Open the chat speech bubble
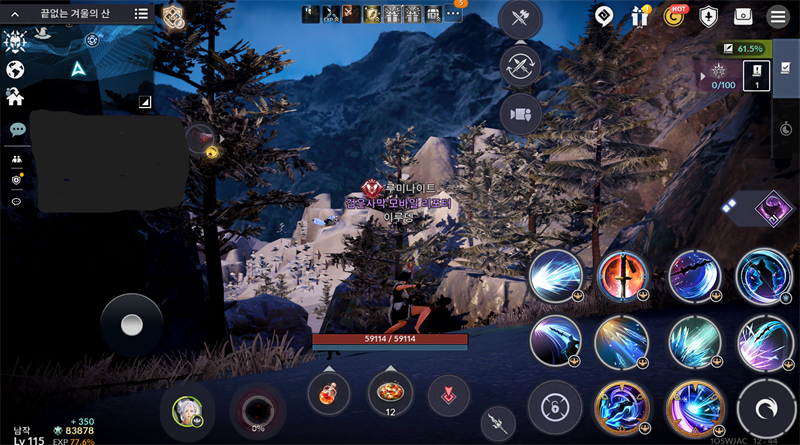The image size is (800, 445). [x=17, y=130]
